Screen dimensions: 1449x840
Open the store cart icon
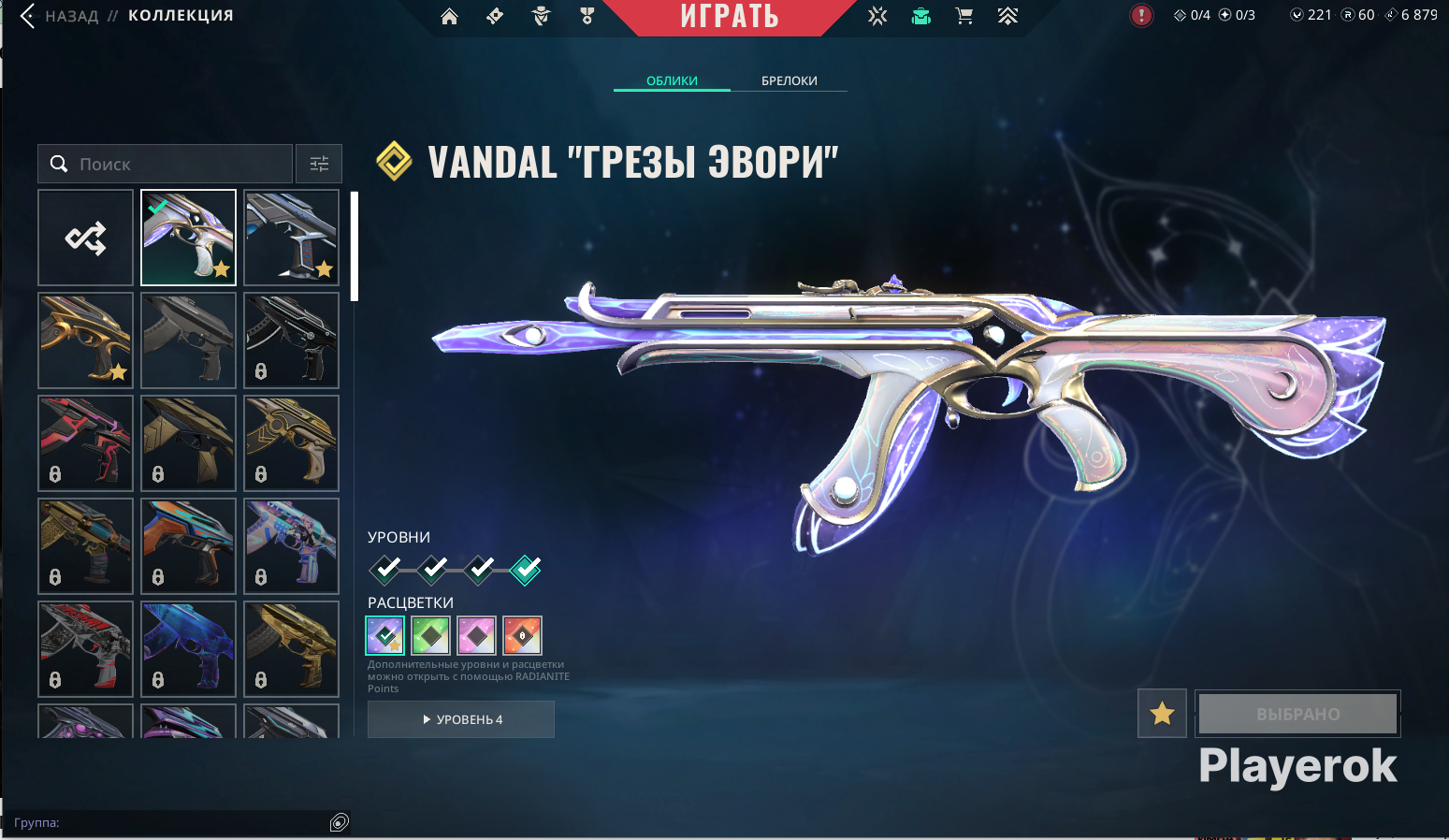coord(964,16)
